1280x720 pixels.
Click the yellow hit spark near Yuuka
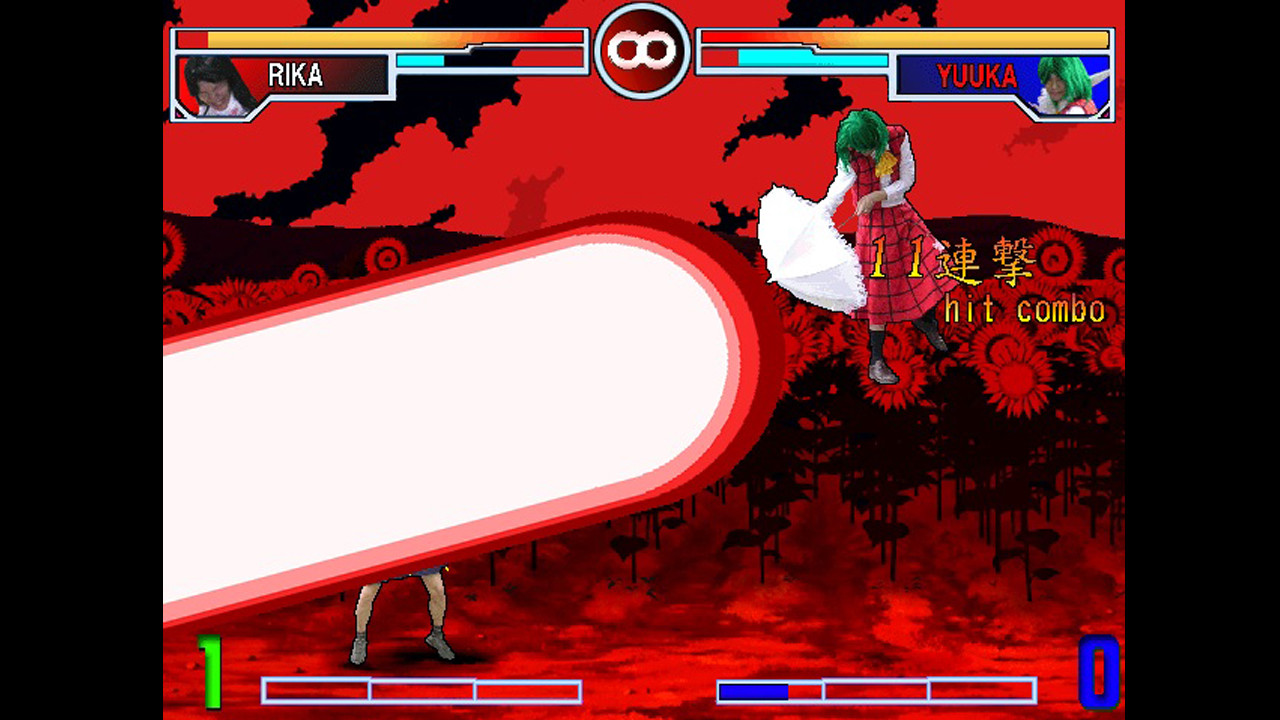pyautogui.click(x=885, y=165)
